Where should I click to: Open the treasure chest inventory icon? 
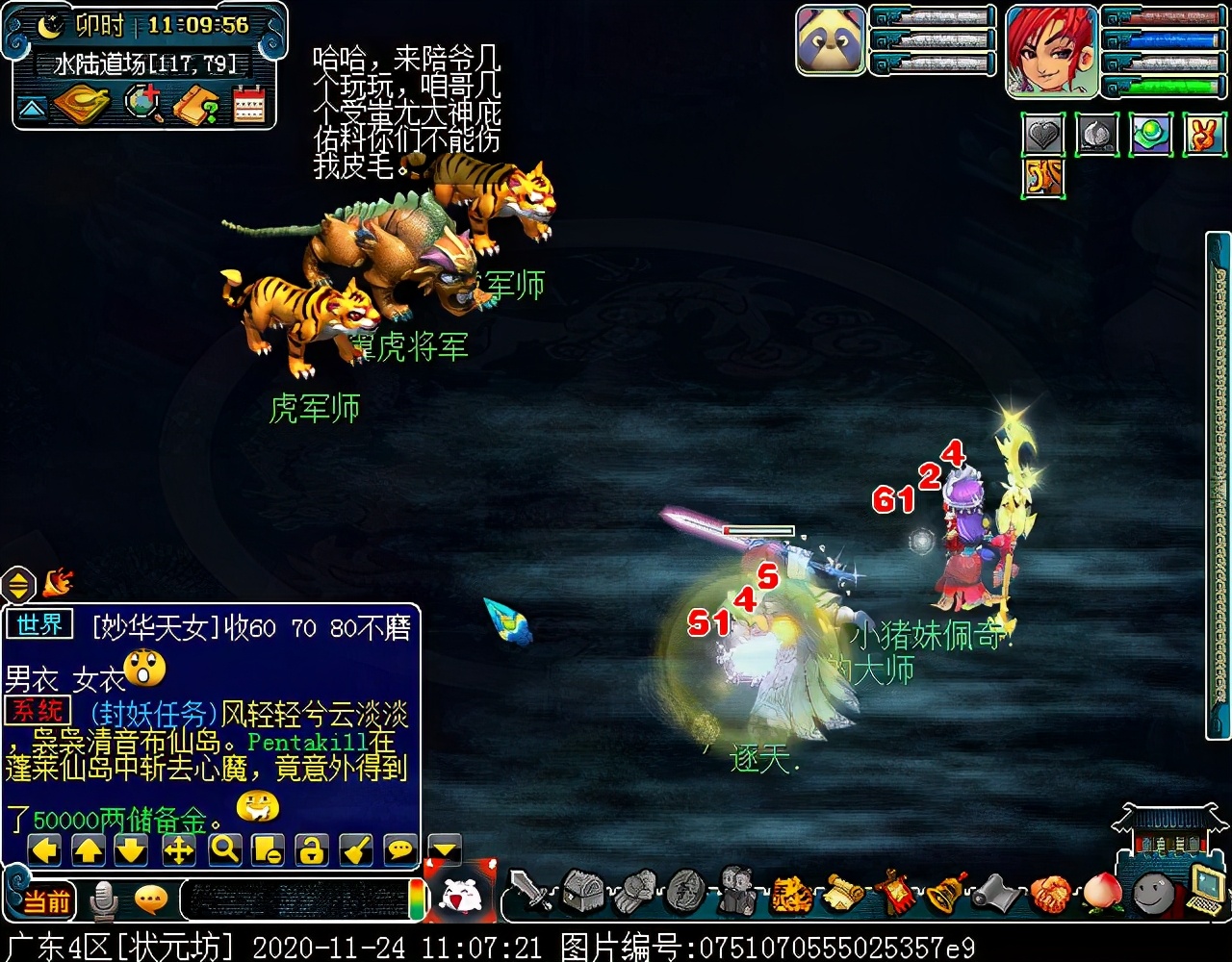582,892
